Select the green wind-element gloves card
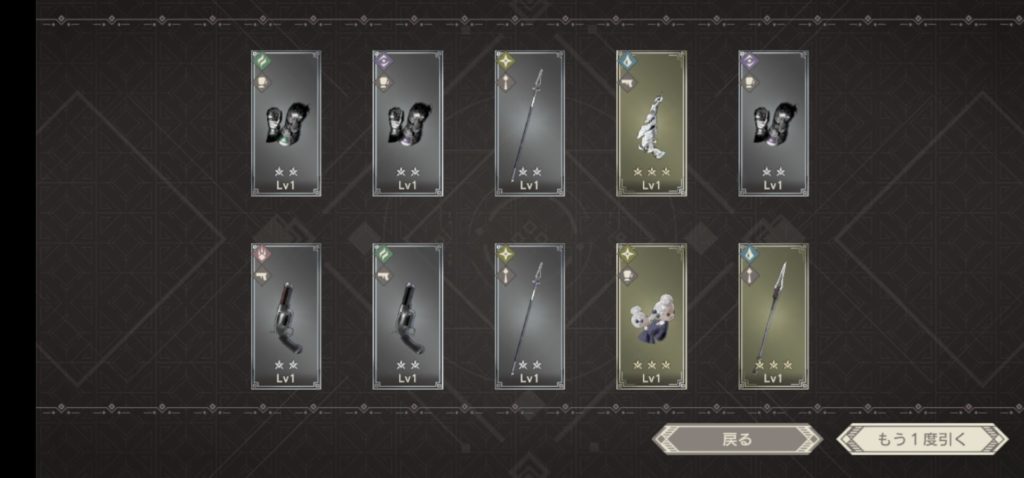Viewport: 1024px width, 478px height. 285,123
